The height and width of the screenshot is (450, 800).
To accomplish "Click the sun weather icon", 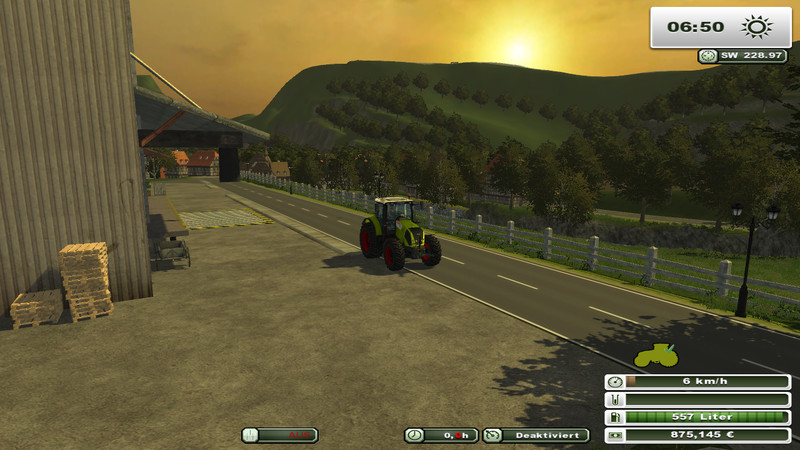I will [752, 27].
